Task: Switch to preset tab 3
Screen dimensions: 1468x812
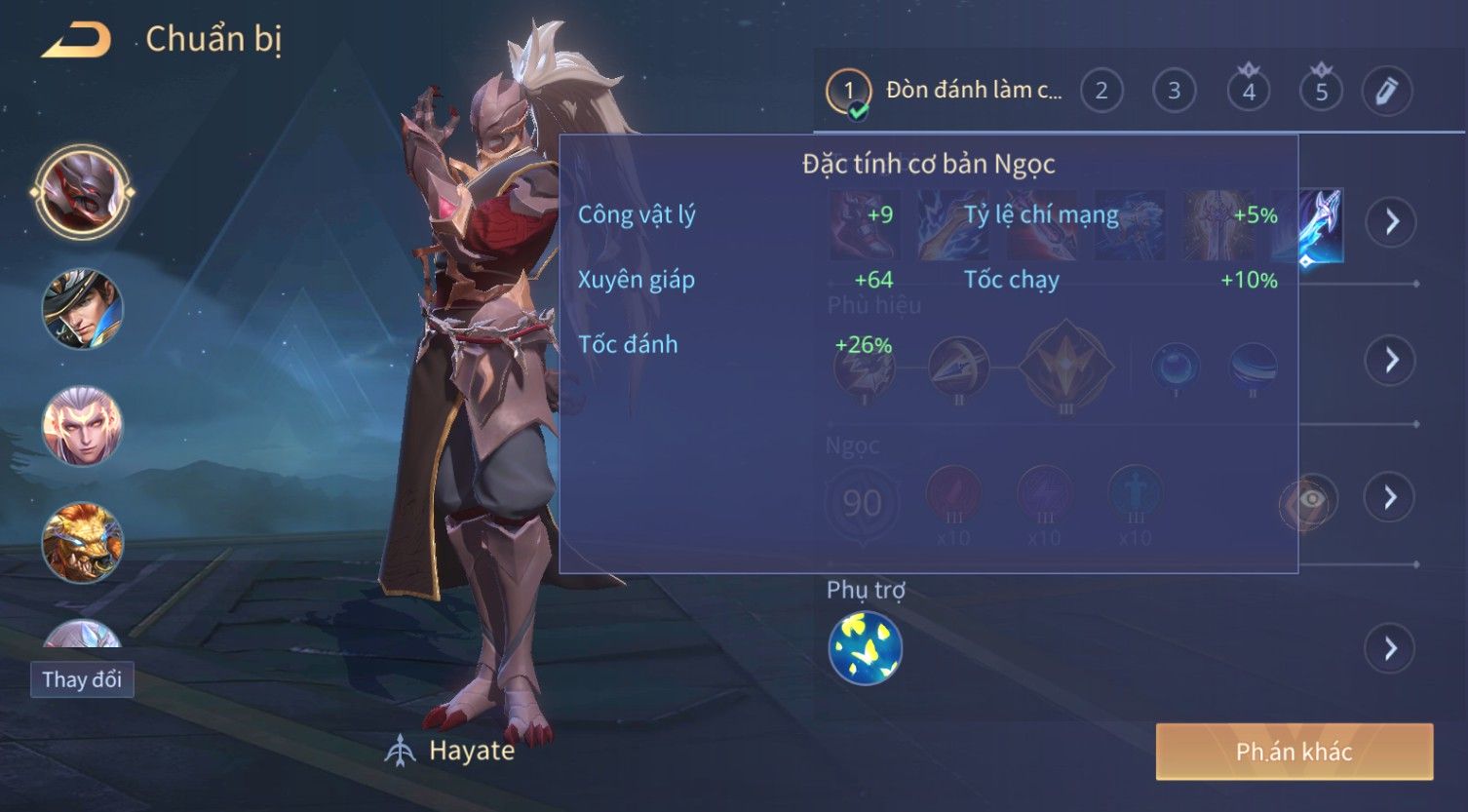Action: click(x=1174, y=91)
